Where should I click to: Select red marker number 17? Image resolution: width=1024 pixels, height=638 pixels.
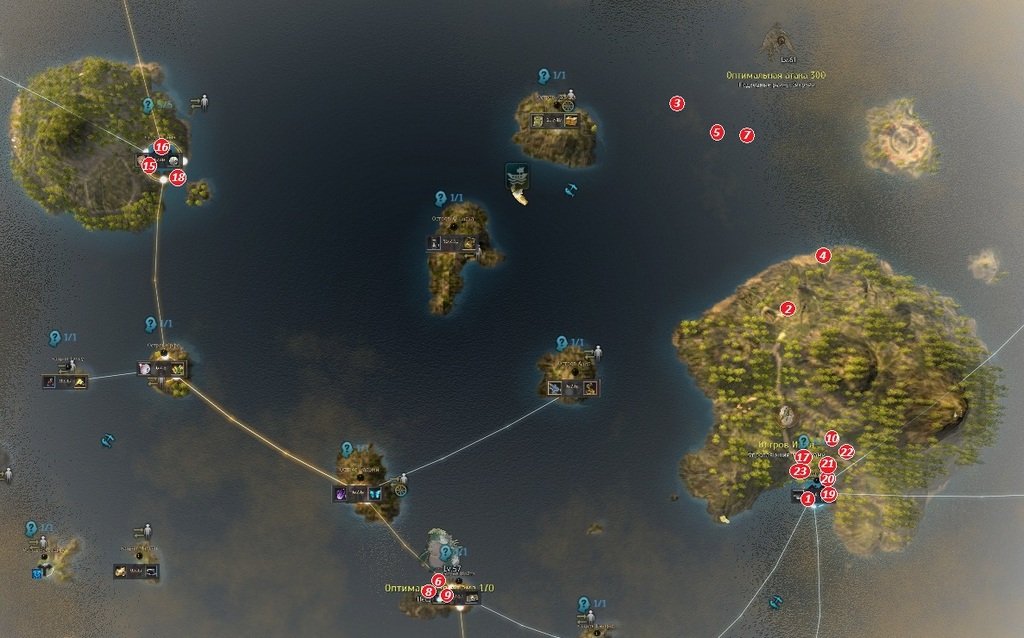803,457
